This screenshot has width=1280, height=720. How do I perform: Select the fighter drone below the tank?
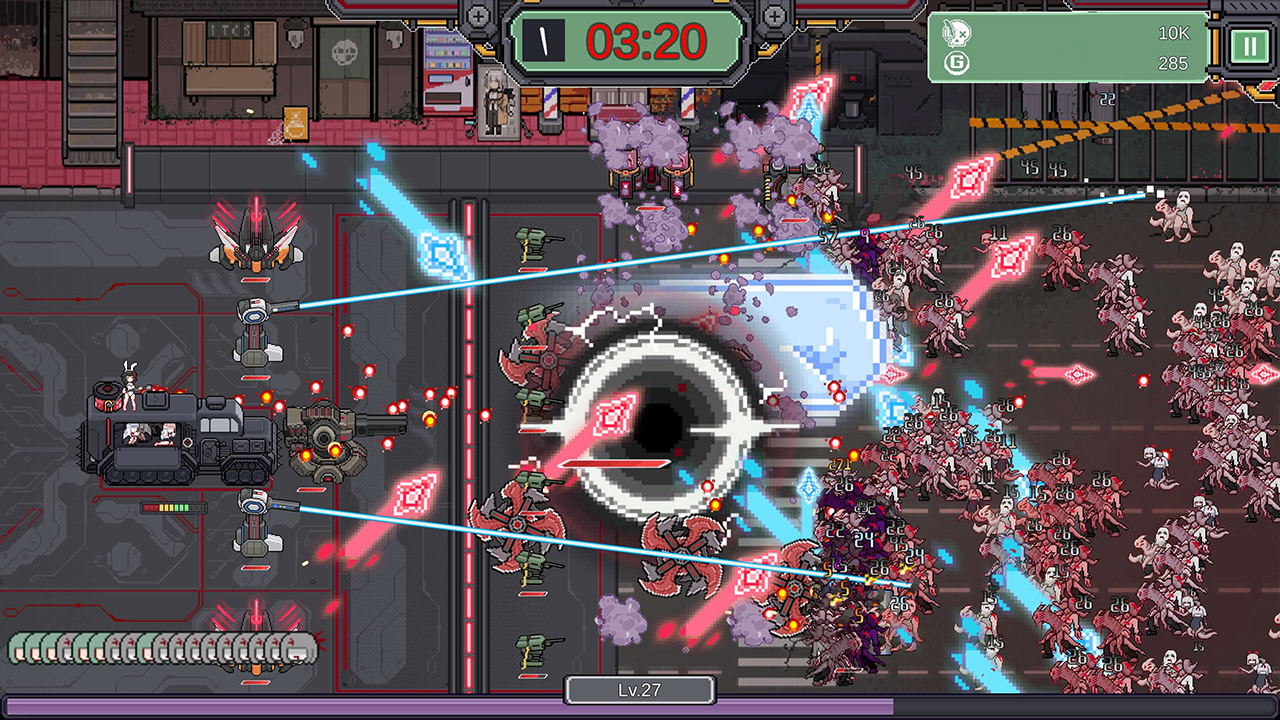tap(256, 640)
